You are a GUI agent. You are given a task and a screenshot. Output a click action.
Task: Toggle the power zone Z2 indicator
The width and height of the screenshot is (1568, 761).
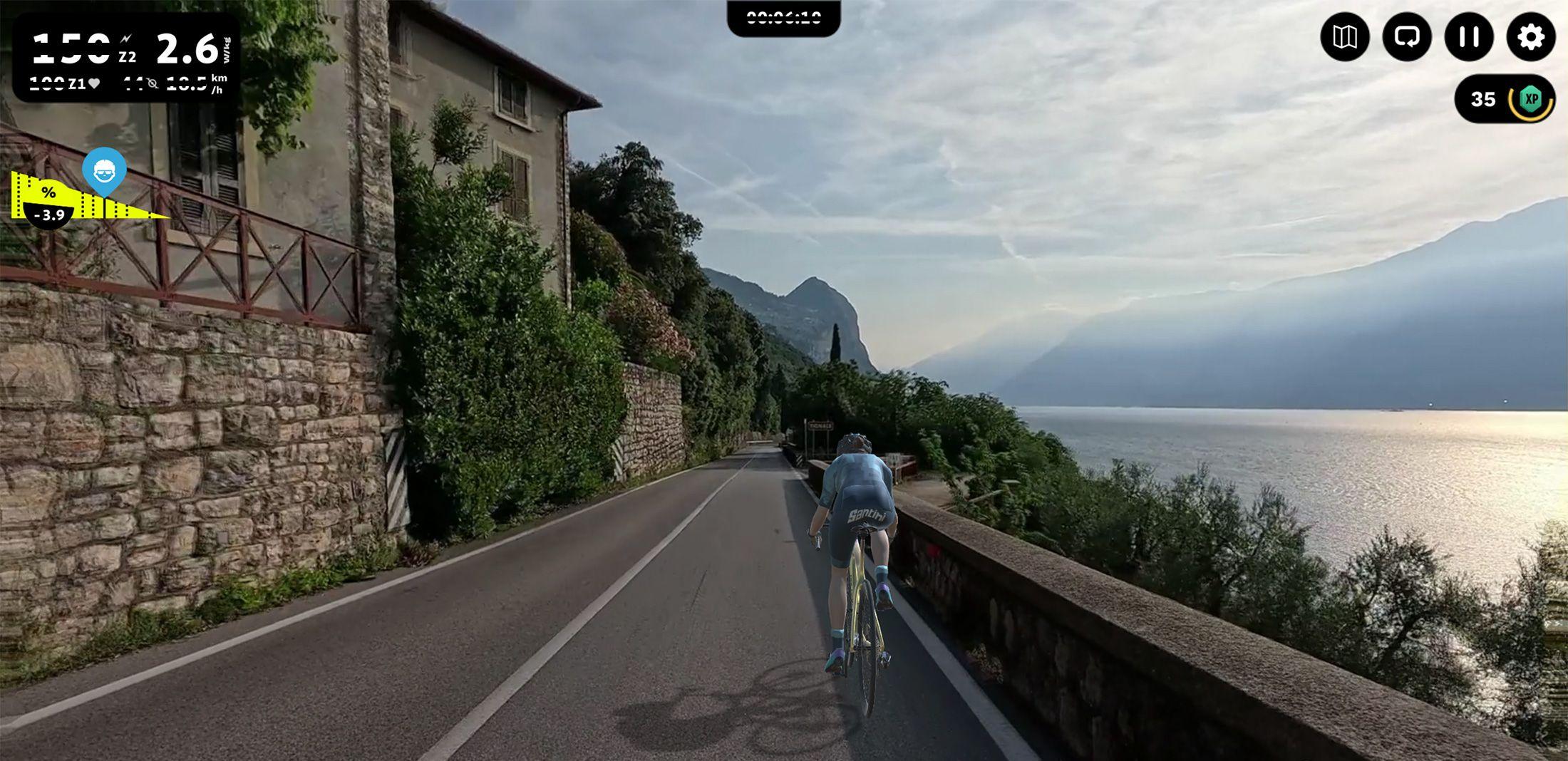(x=128, y=56)
